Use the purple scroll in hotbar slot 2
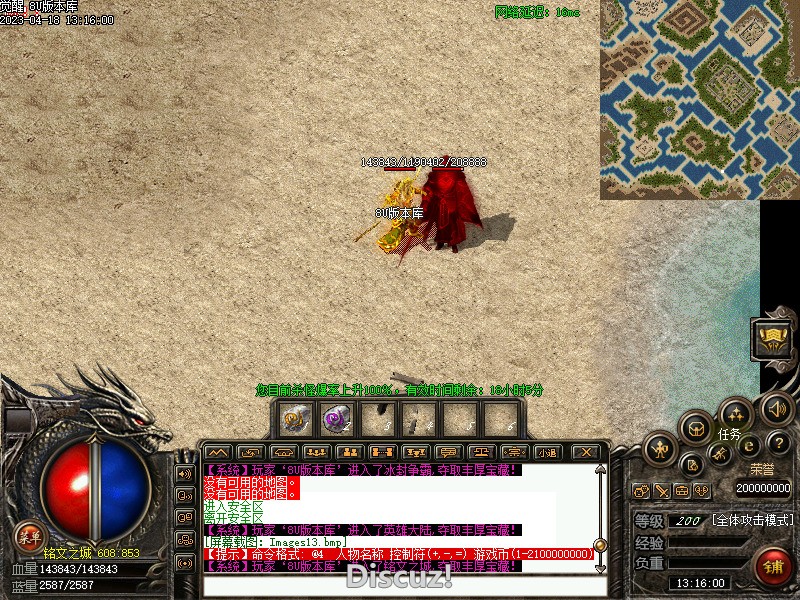Viewport: 800px width, 600px height. point(334,419)
